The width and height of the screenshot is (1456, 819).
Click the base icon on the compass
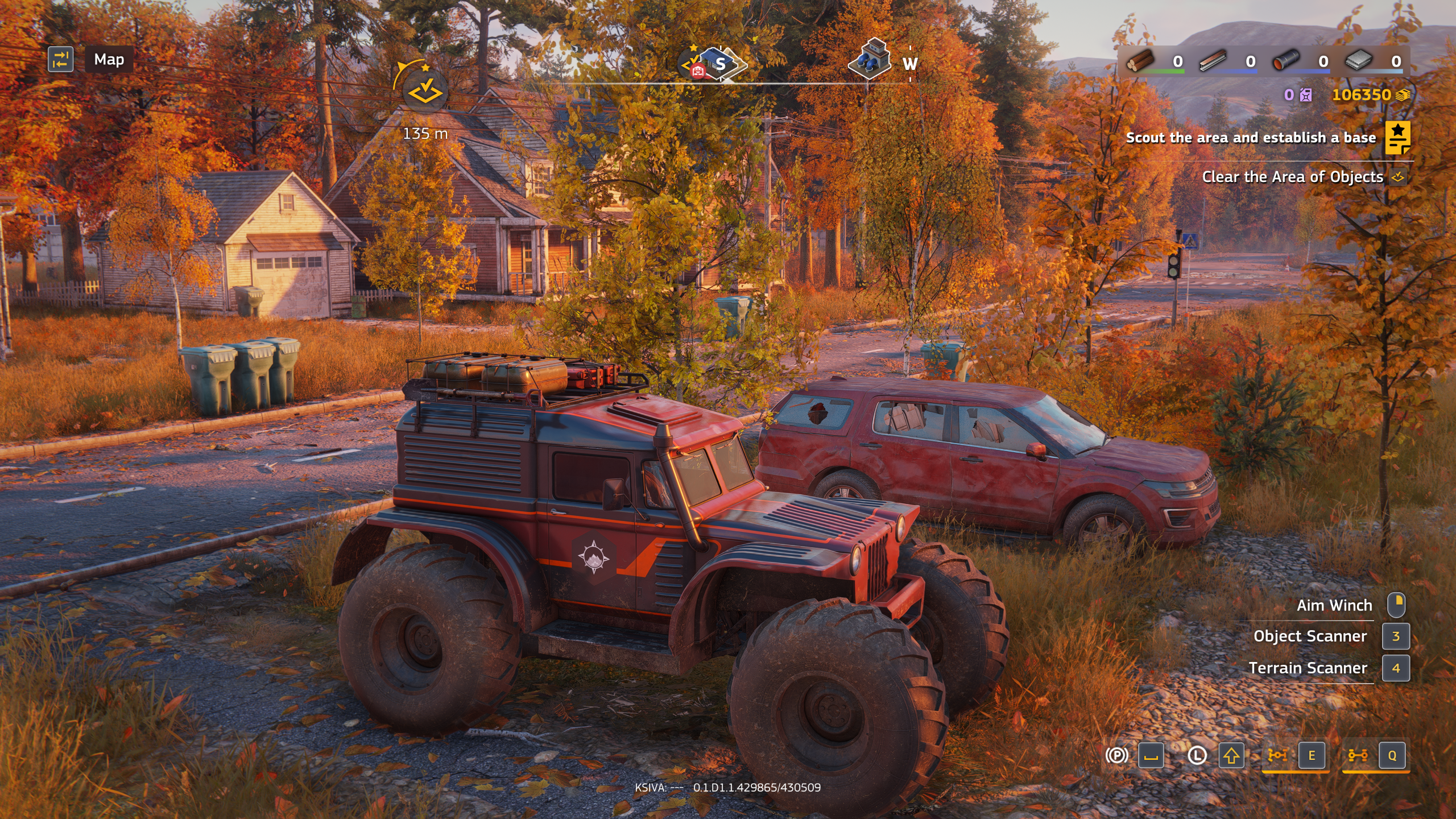718,64
